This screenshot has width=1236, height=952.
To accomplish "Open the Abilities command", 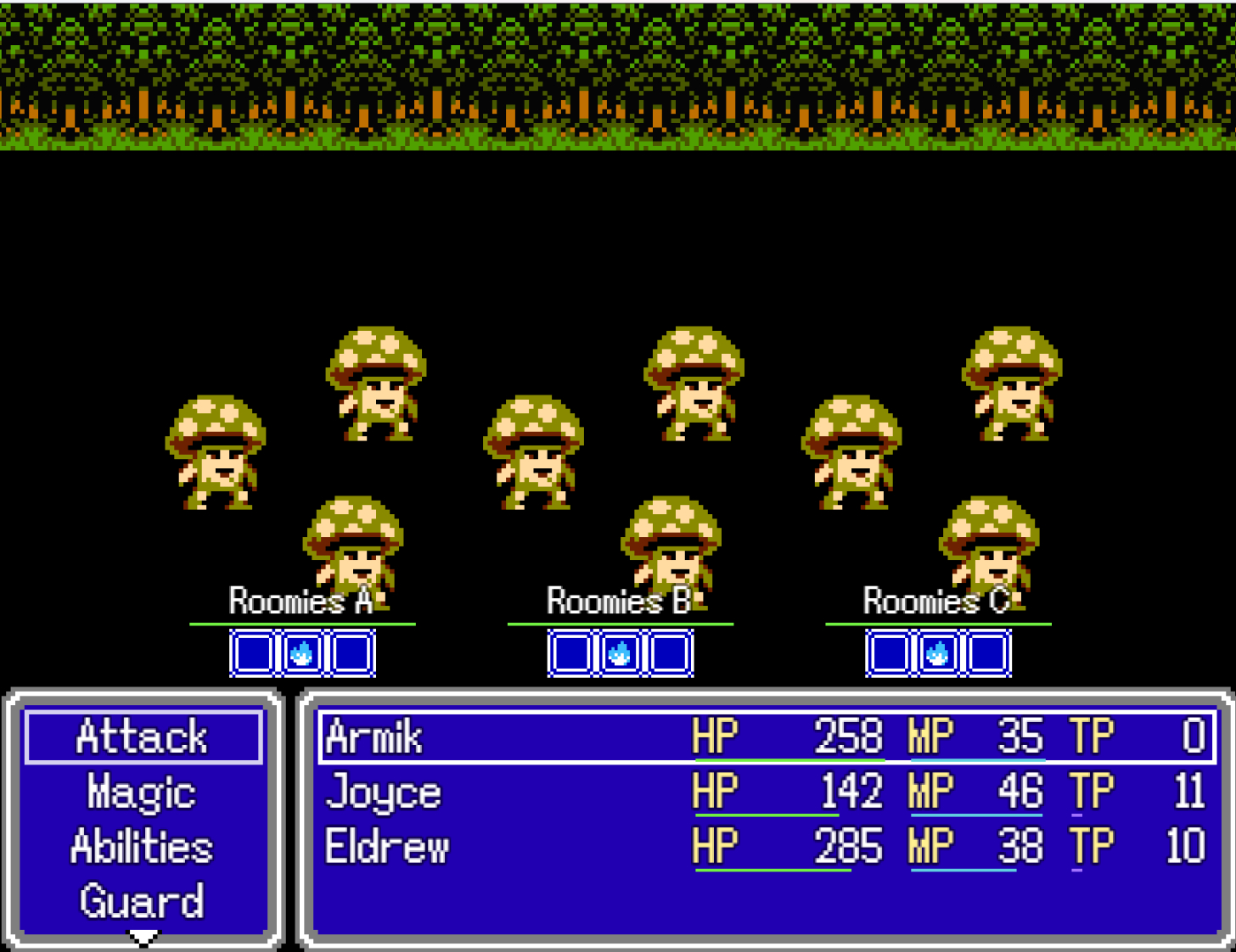I will (x=143, y=847).
